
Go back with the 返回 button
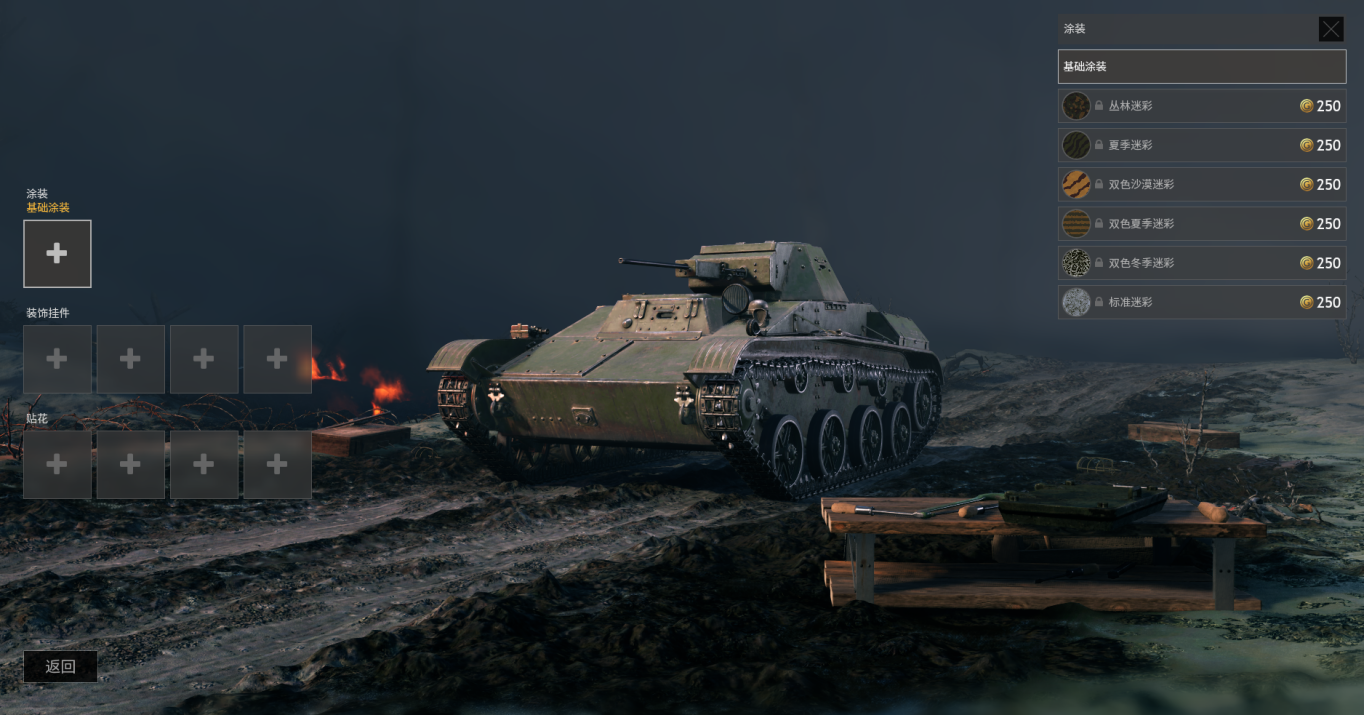click(x=60, y=666)
